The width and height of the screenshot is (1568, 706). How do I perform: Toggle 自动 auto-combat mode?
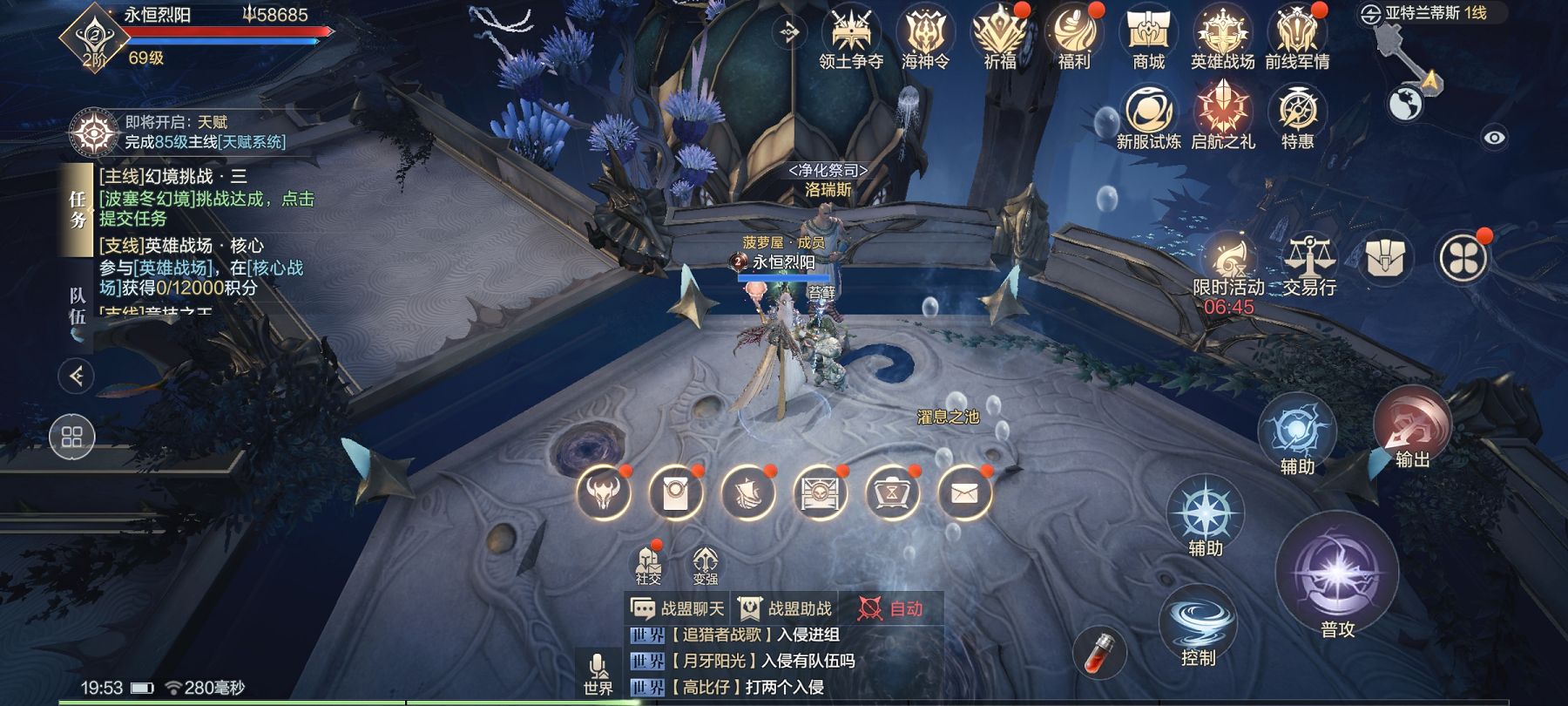pos(890,608)
